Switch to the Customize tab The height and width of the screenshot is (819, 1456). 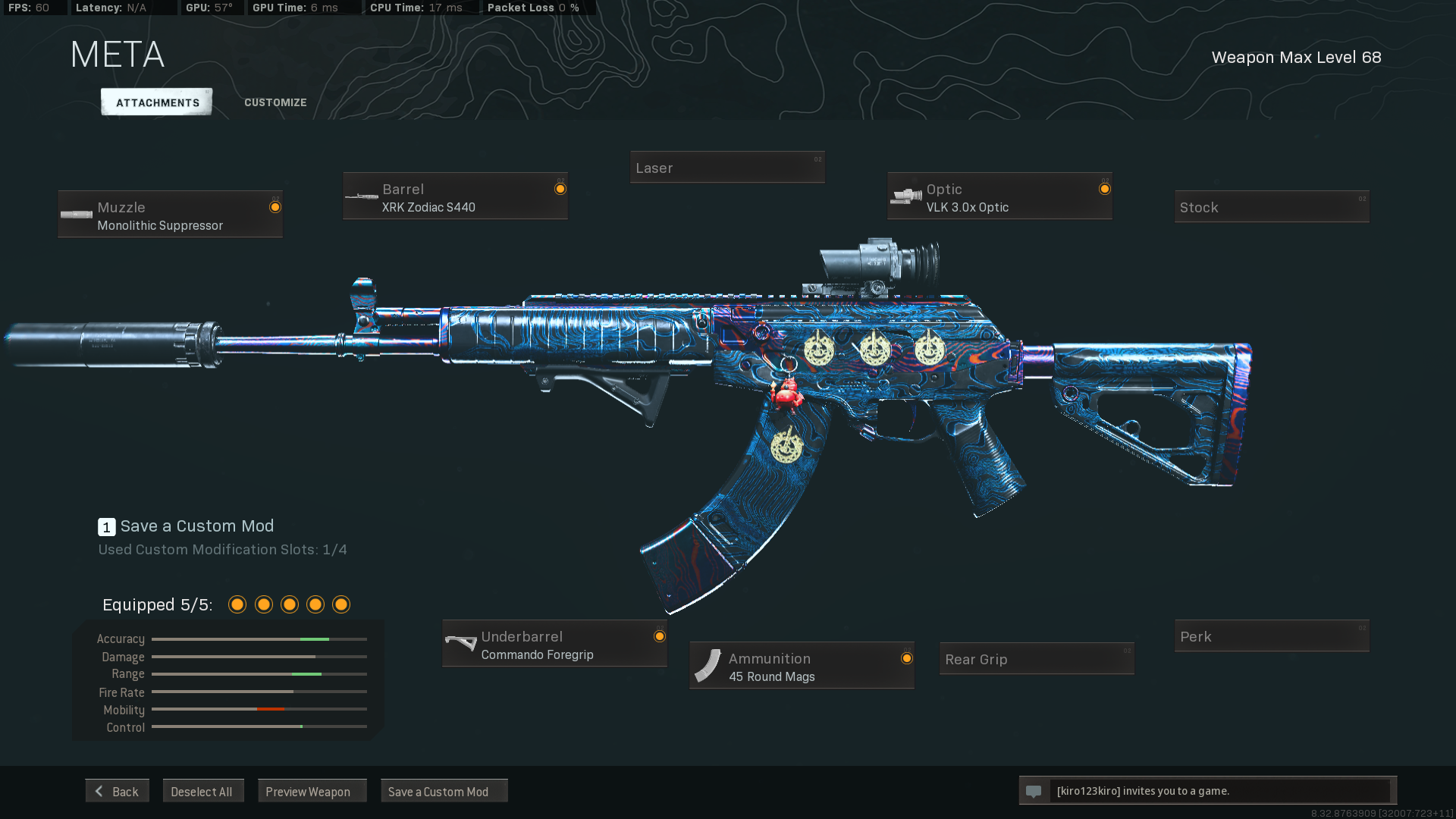click(275, 102)
